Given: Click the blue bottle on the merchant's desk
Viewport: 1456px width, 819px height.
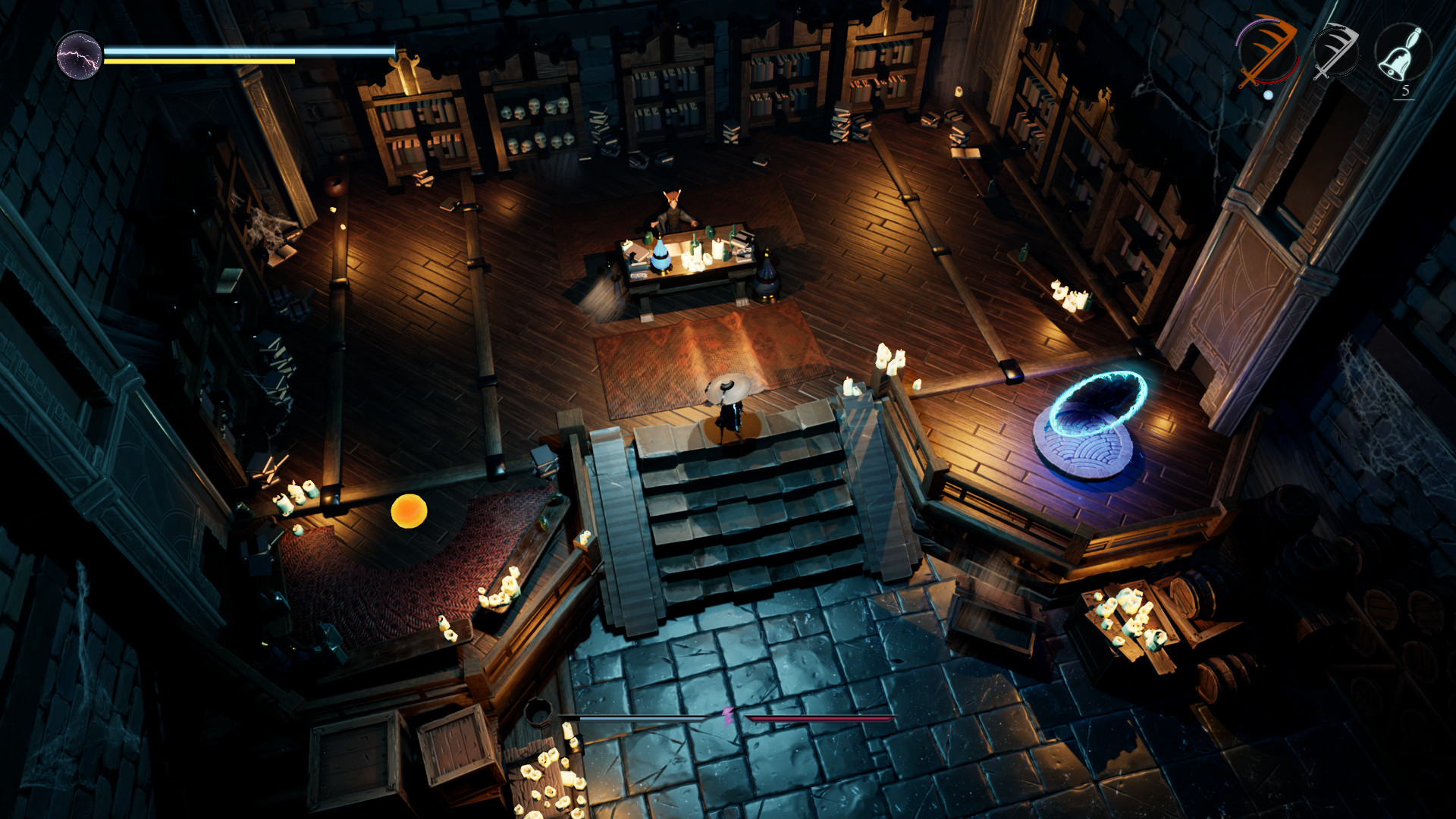Looking at the screenshot, I should (x=661, y=256).
